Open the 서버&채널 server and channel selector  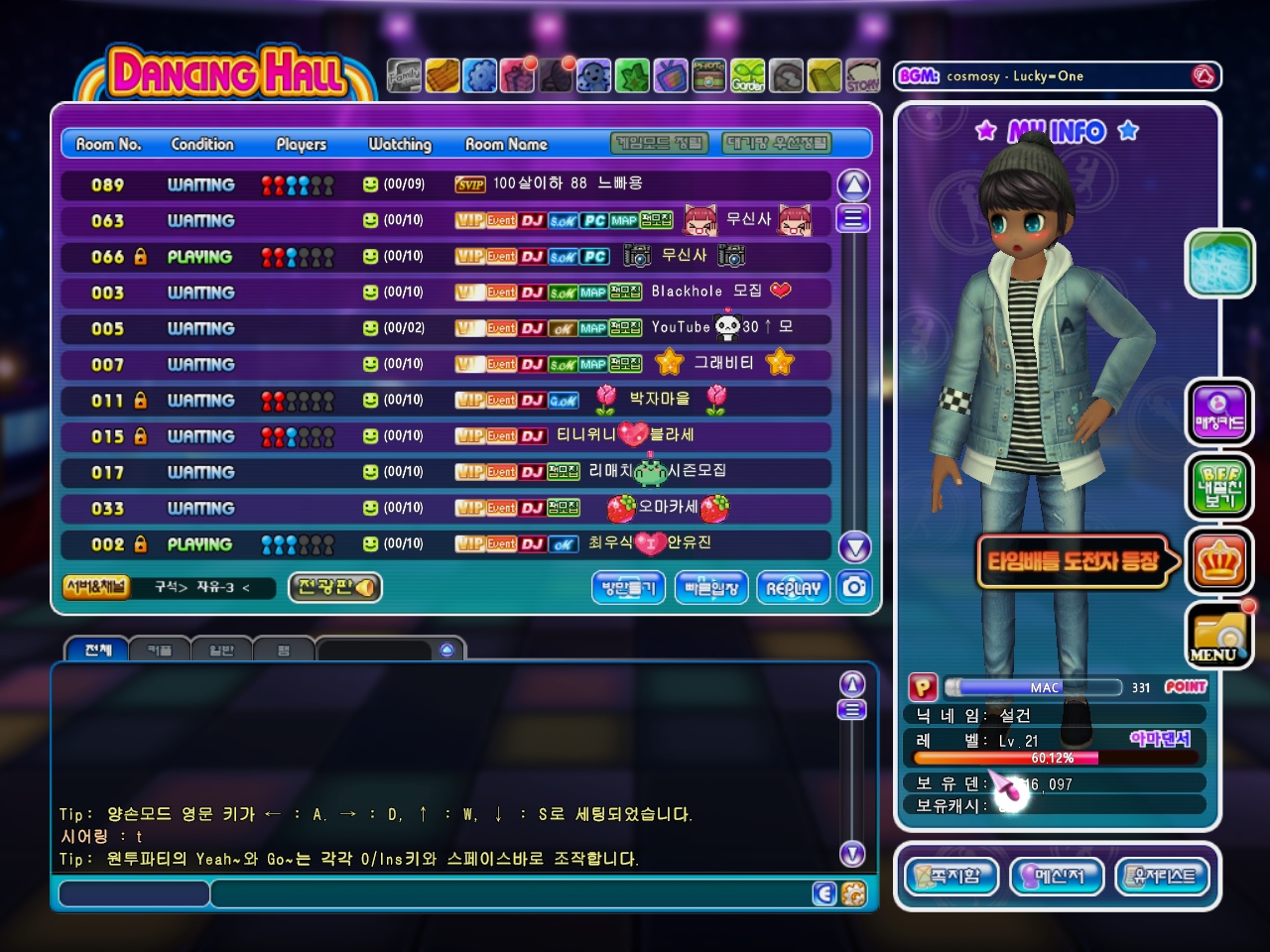click(95, 587)
